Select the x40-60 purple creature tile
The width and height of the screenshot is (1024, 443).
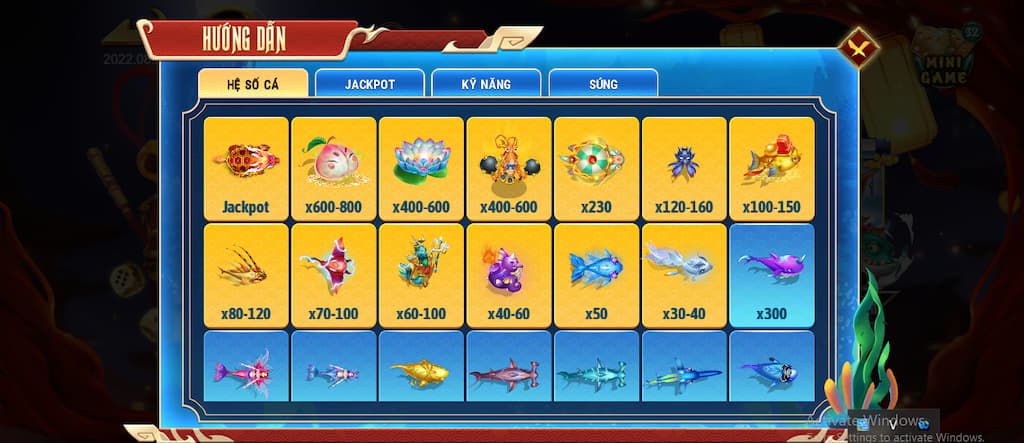tap(509, 274)
